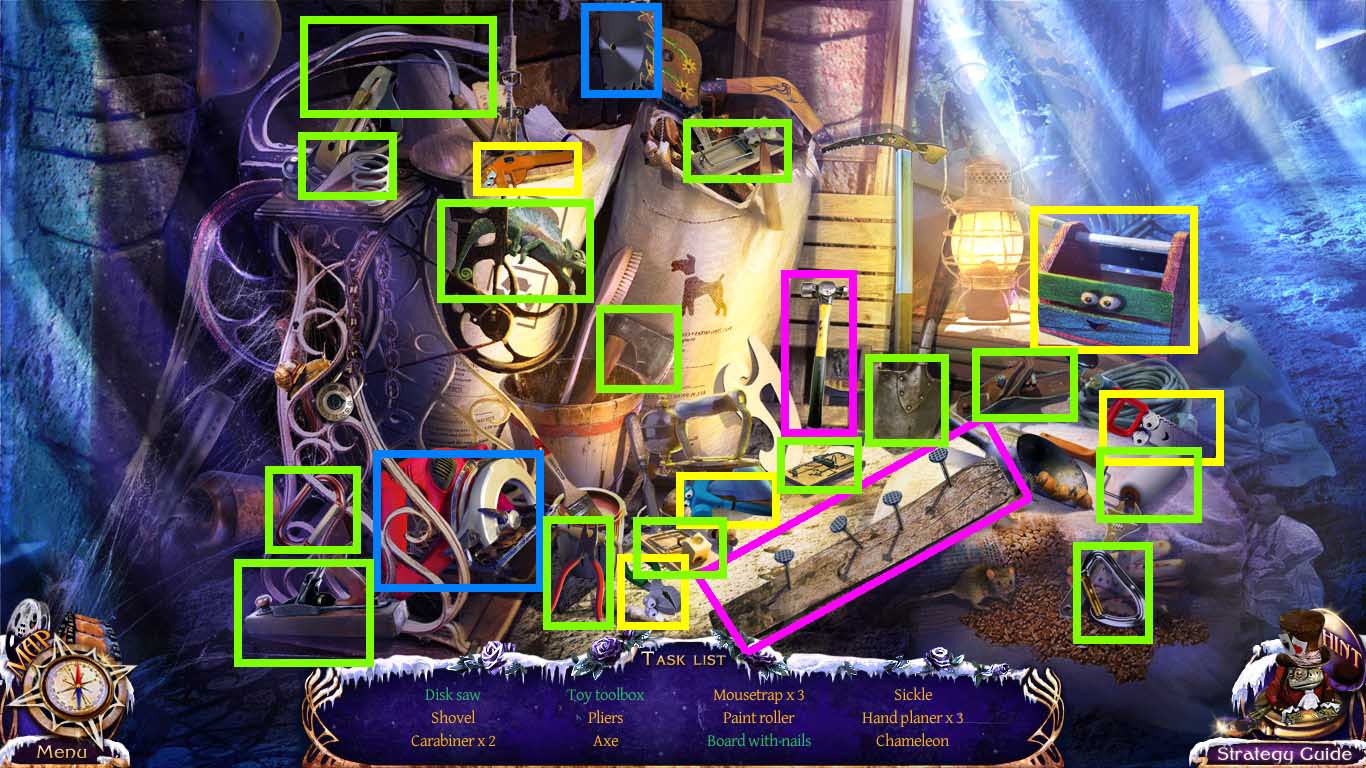Check off Shovel in the task list
The image size is (1366, 768).
click(x=452, y=717)
